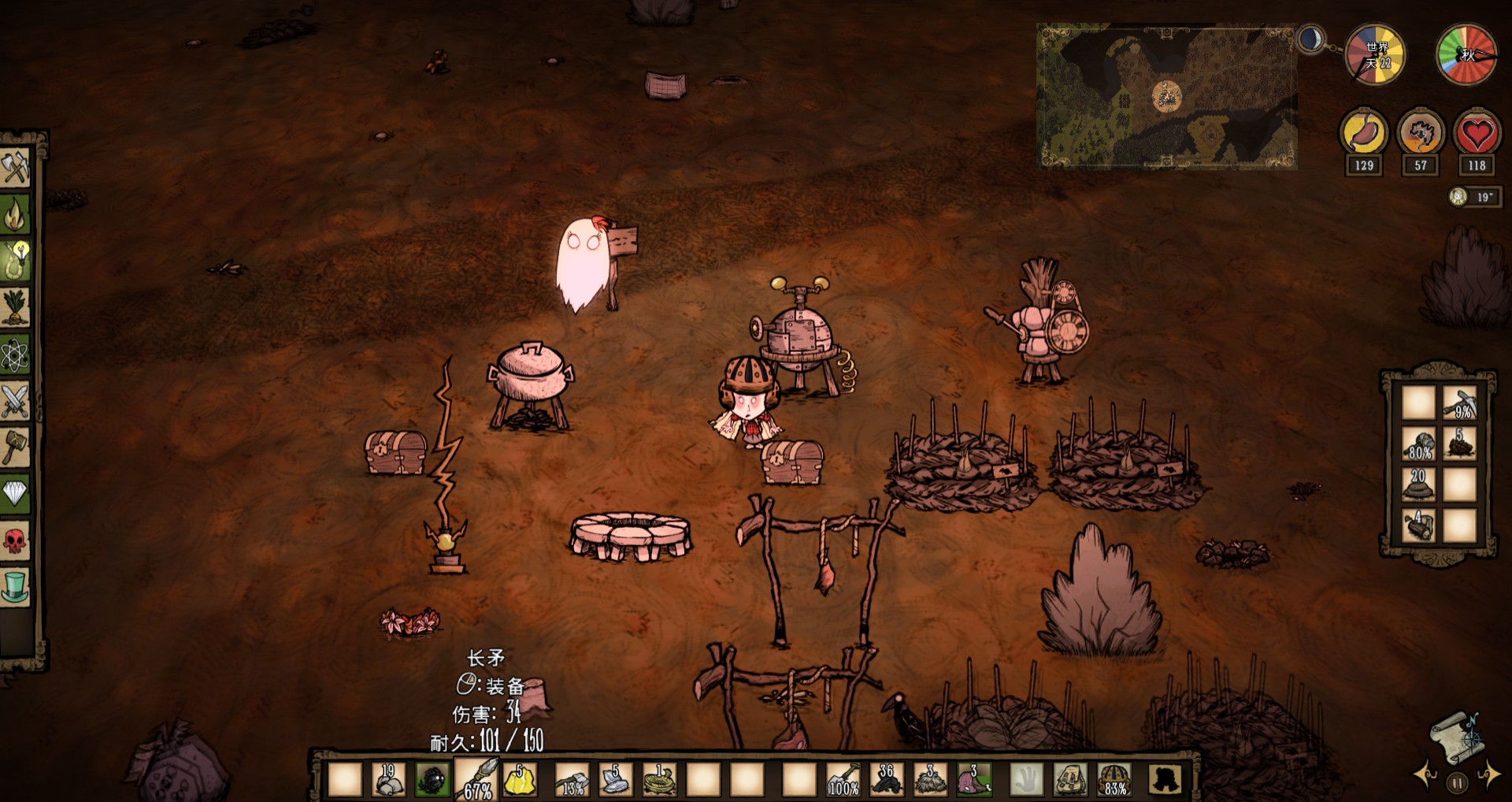Click the football helmet head slot at 83%
Image resolution: width=1512 pixels, height=802 pixels.
(x=1114, y=779)
